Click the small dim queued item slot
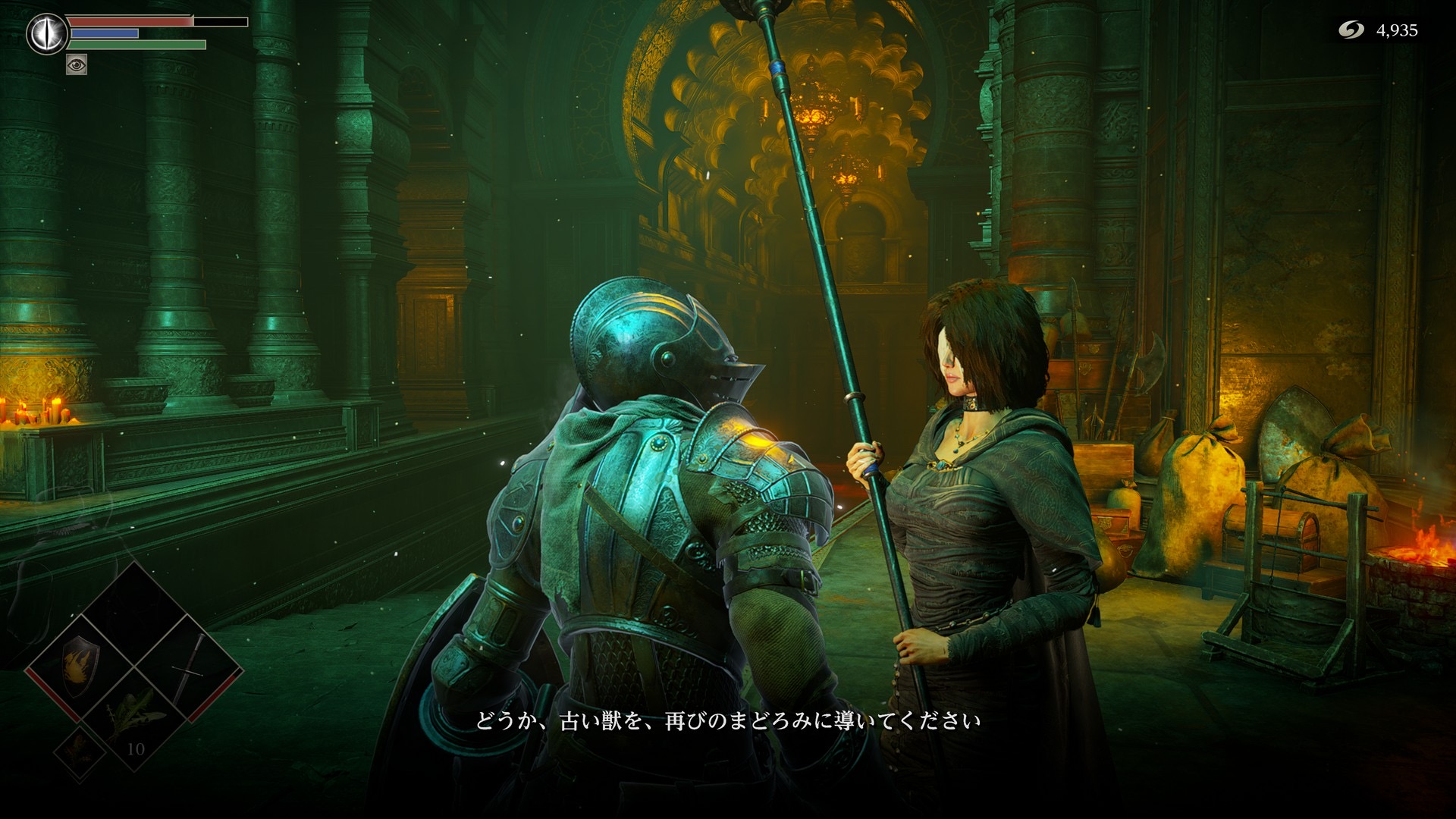This screenshot has height=819, width=1456. [x=80, y=750]
